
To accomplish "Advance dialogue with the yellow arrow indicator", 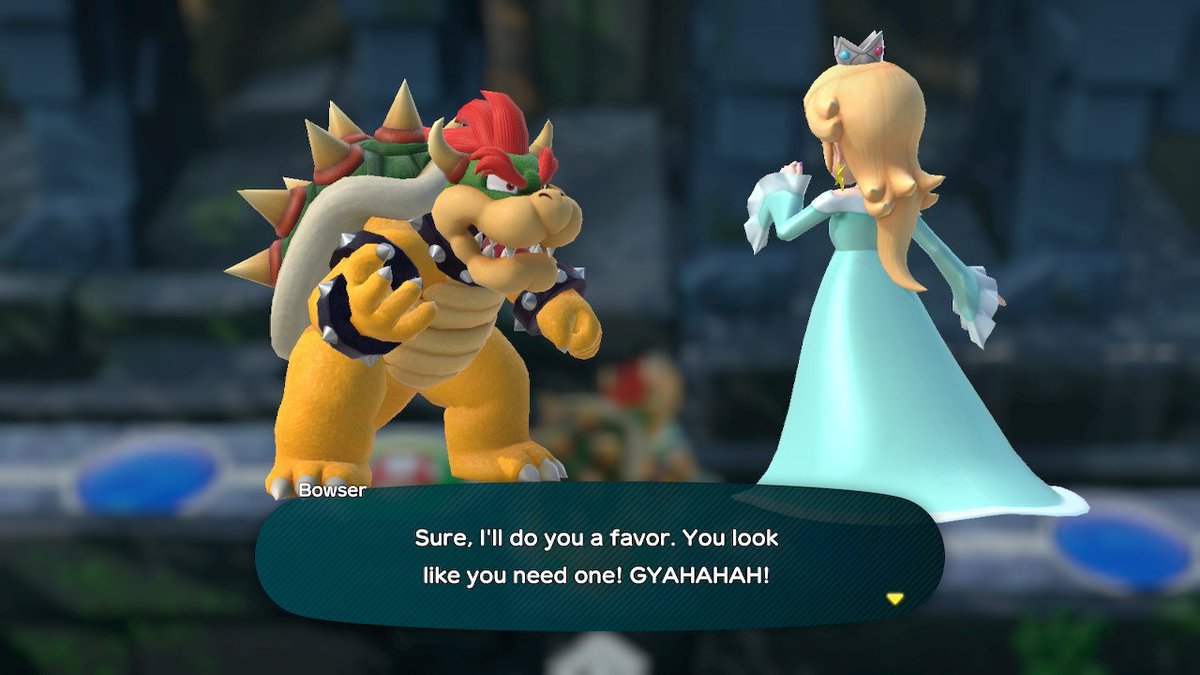I will 895,599.
